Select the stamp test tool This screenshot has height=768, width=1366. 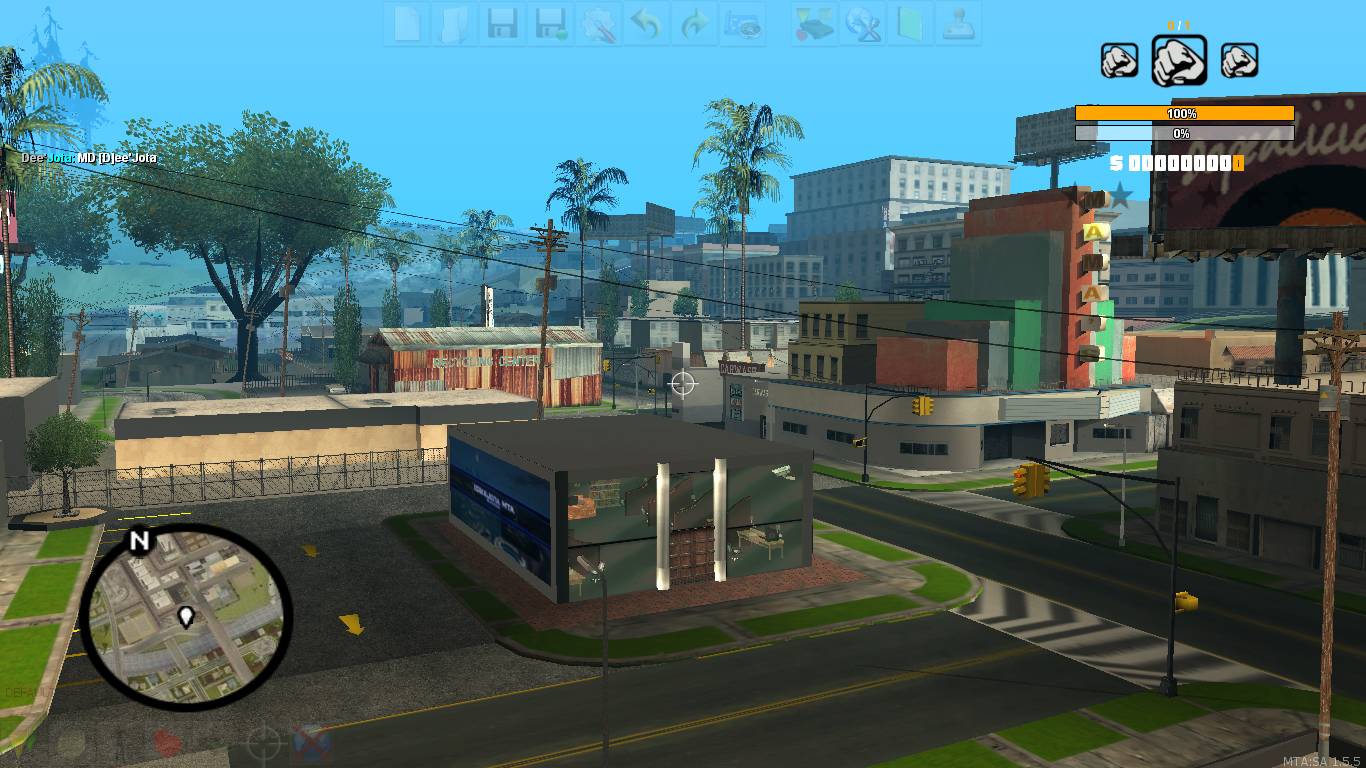955,25
